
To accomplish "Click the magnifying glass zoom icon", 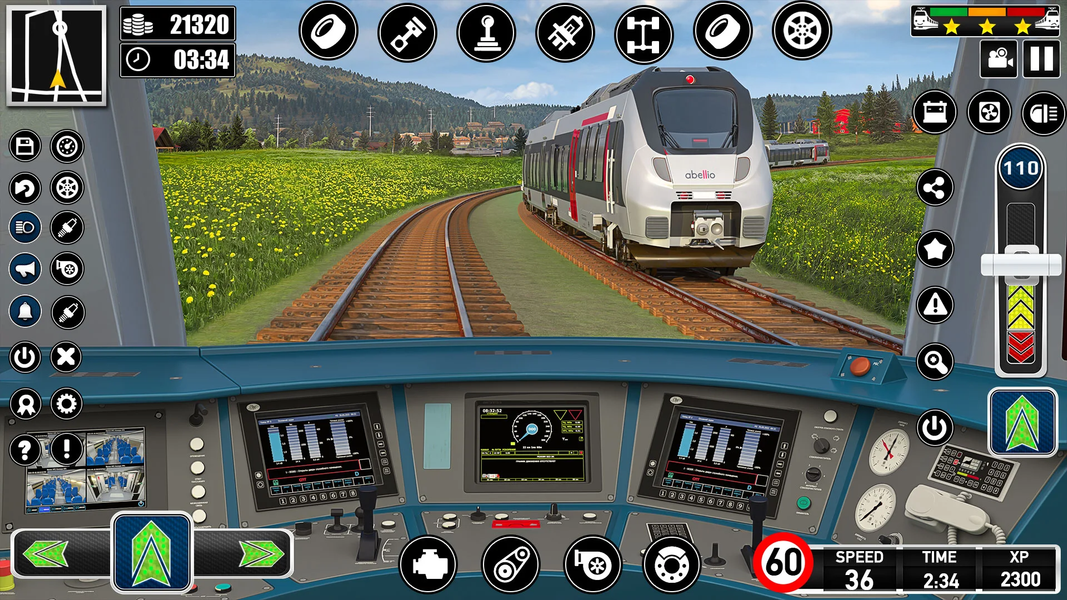I will [x=935, y=360].
